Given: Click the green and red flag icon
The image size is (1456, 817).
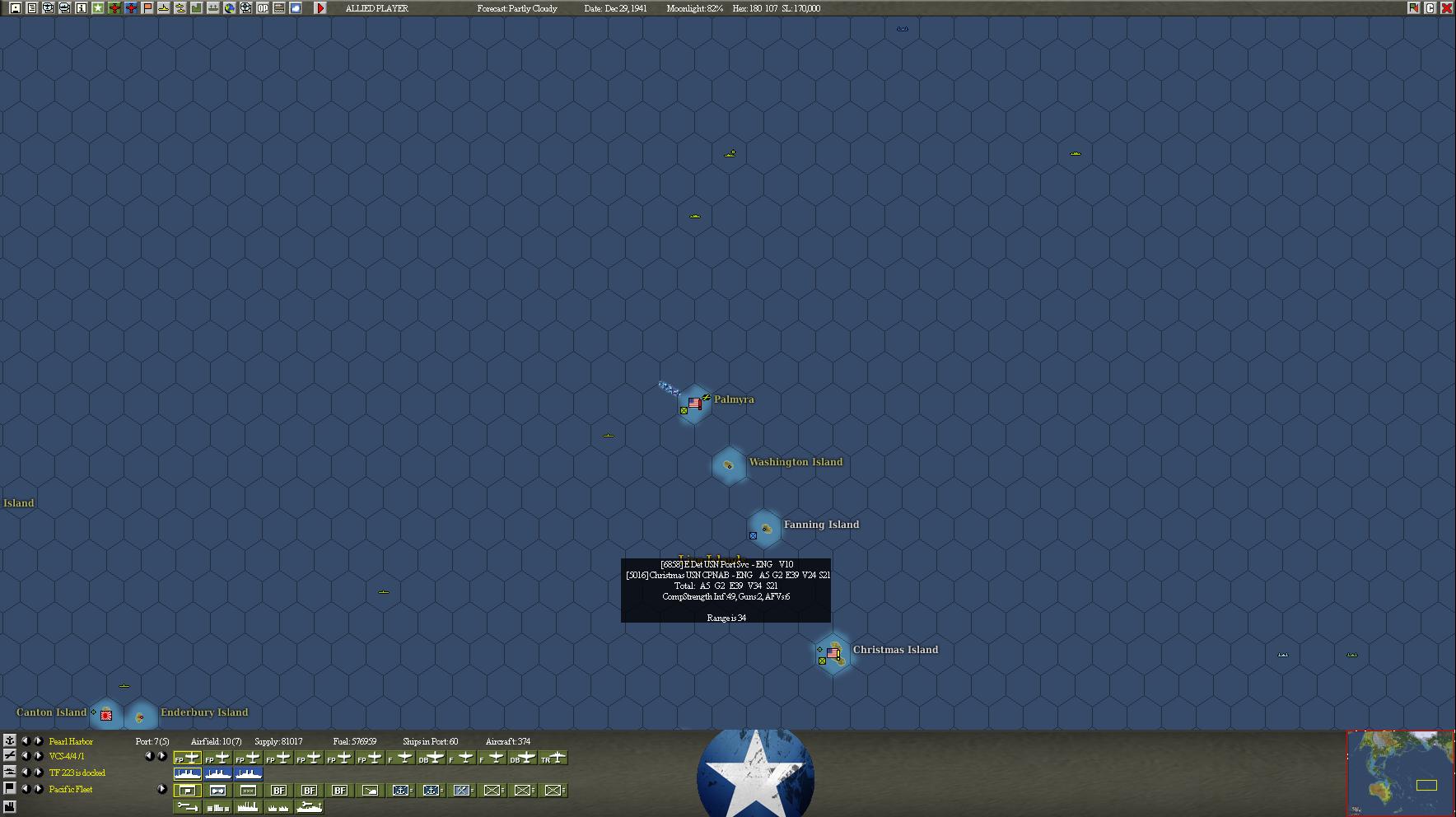Looking at the screenshot, I should (x=1413, y=8).
